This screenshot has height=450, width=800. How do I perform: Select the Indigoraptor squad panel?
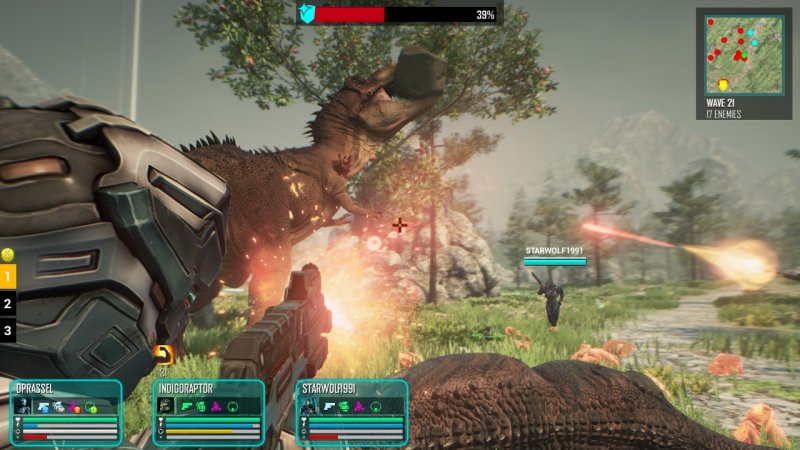tap(209, 412)
